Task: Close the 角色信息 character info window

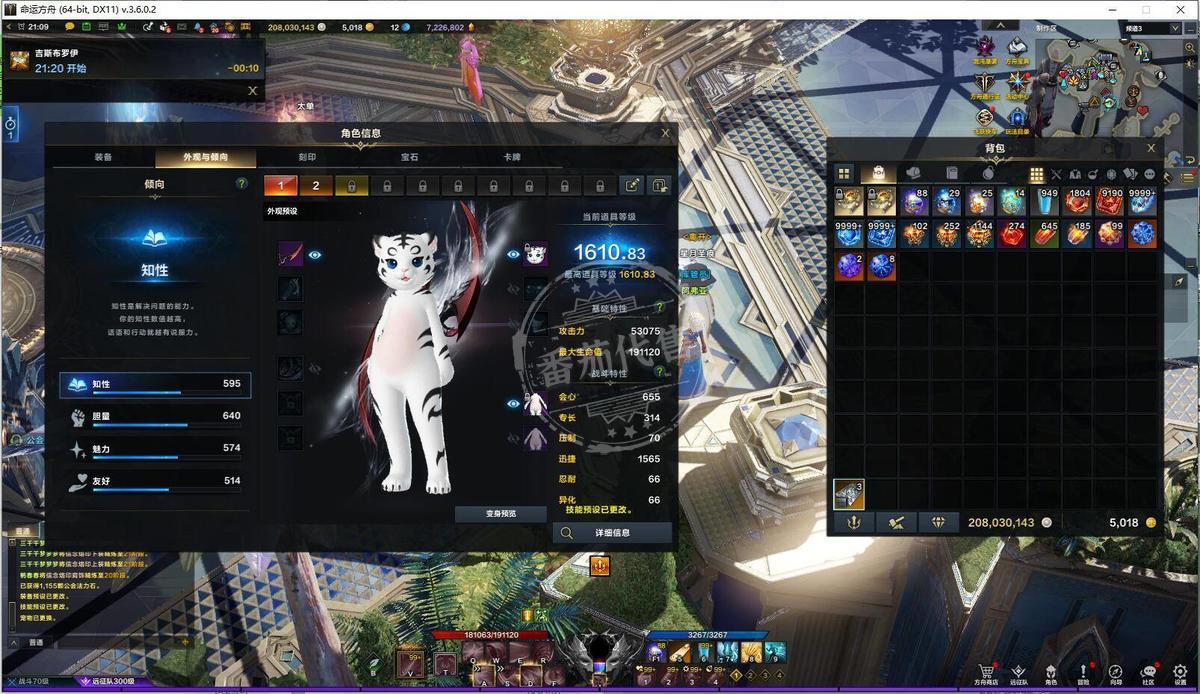Action: (x=665, y=133)
